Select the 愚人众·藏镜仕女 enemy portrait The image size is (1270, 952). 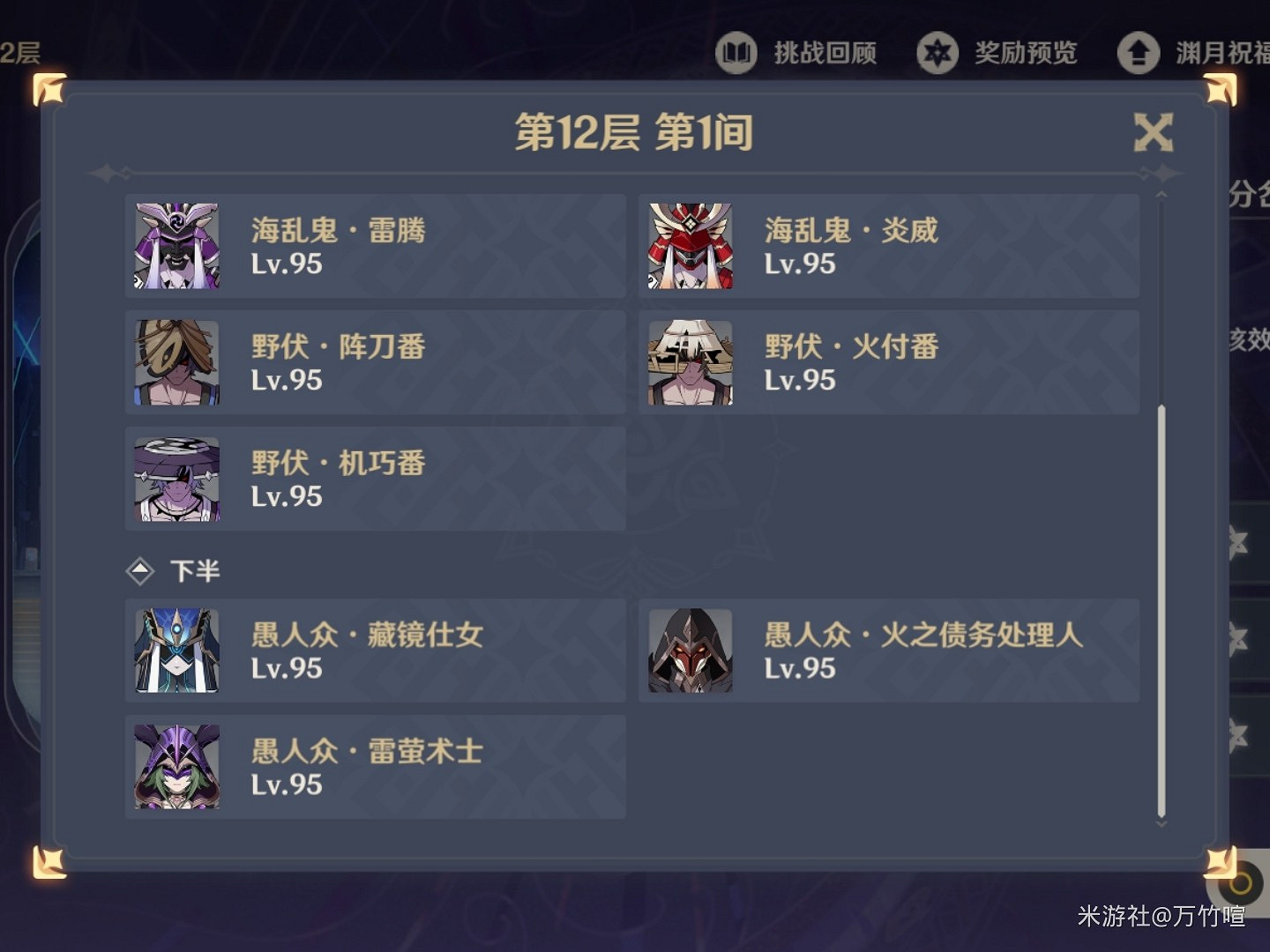[176, 650]
